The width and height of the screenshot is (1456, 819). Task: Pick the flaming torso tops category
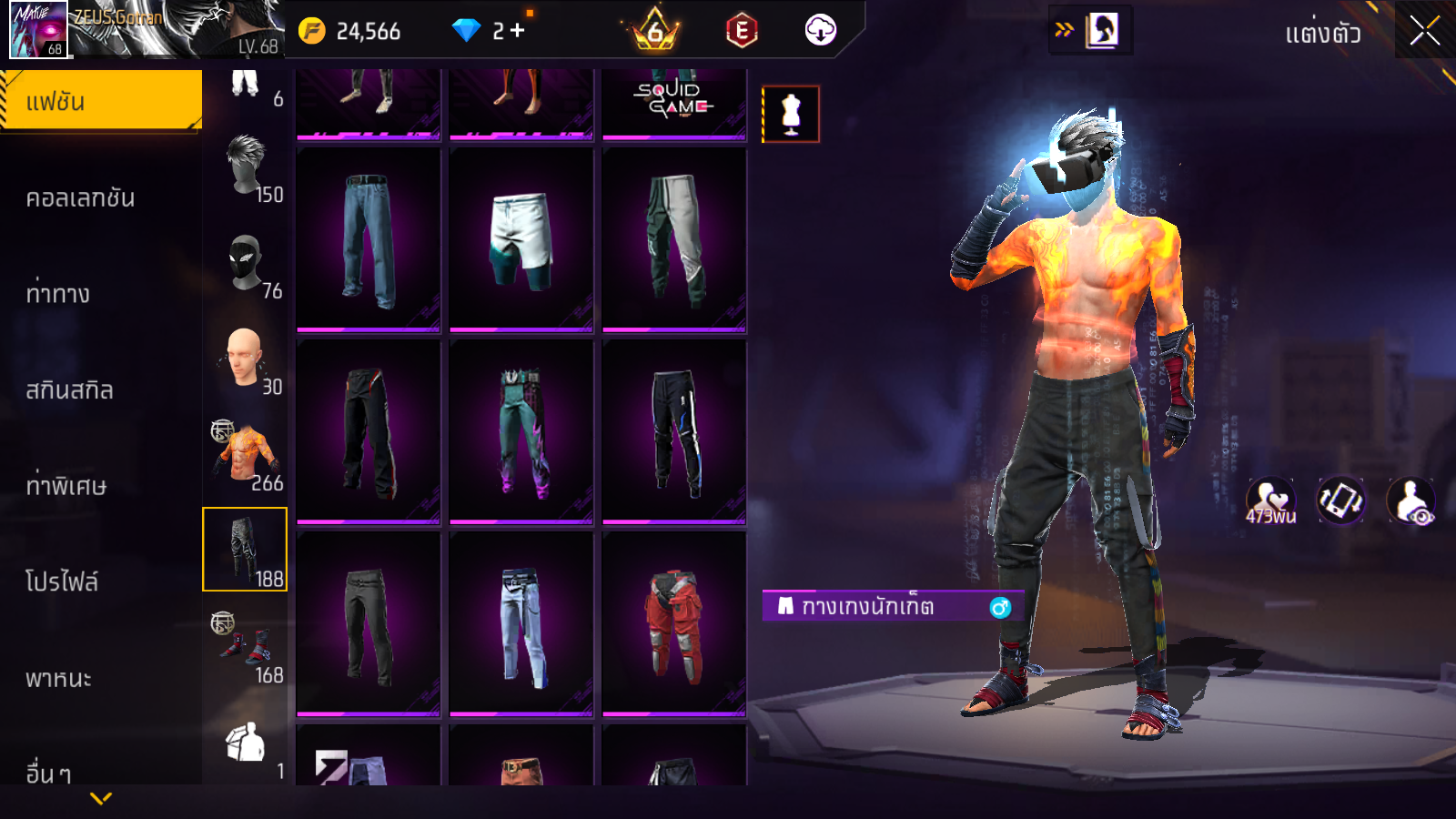pyautogui.click(x=246, y=456)
